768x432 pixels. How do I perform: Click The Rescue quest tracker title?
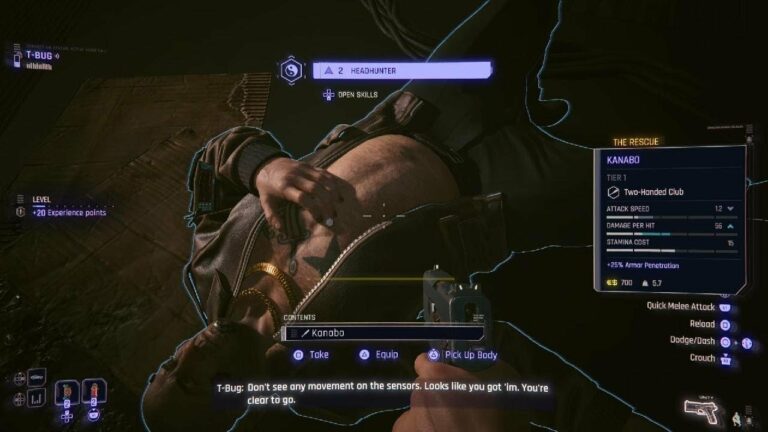636,142
